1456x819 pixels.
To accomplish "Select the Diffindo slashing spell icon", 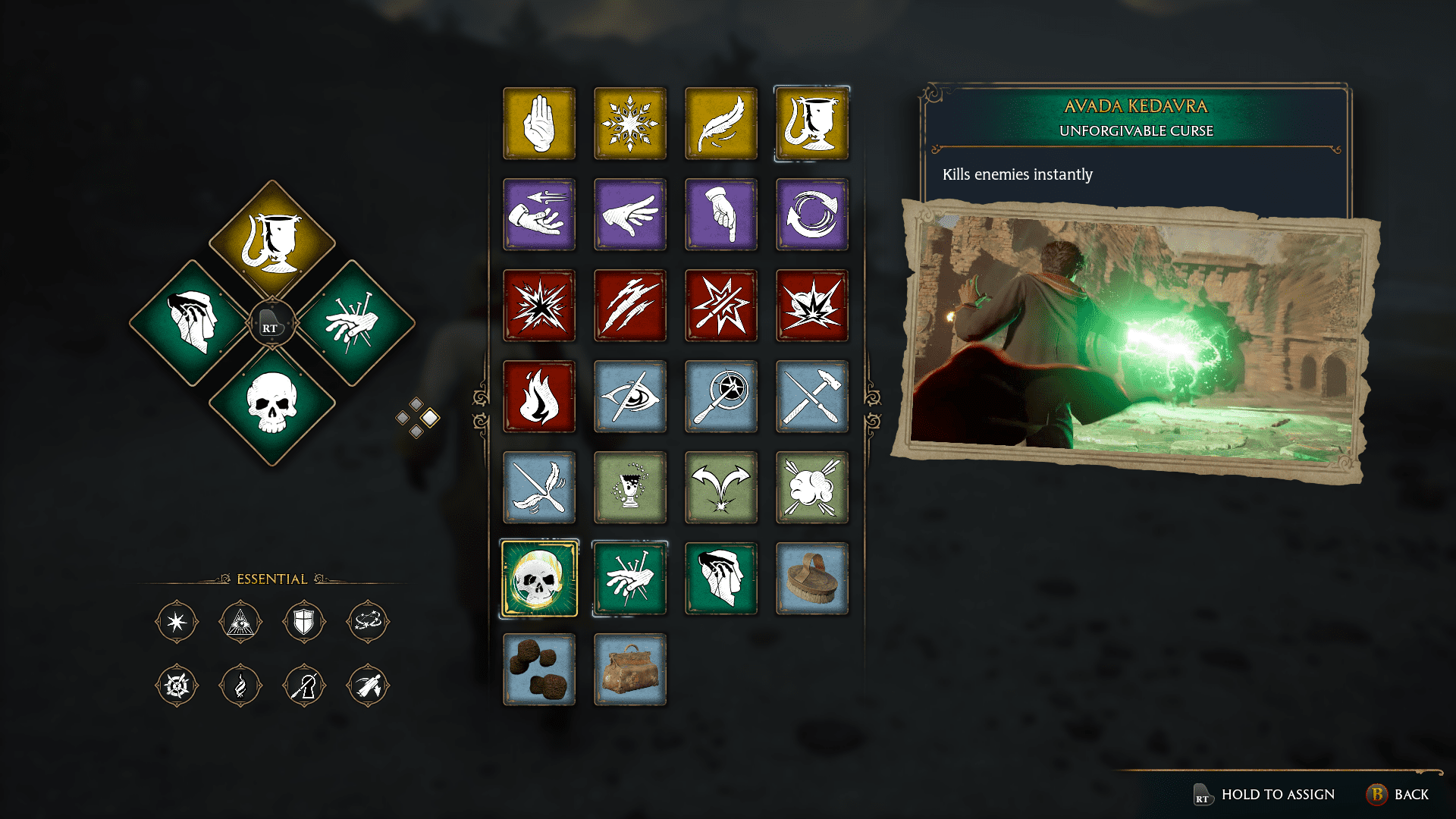I will (x=630, y=306).
